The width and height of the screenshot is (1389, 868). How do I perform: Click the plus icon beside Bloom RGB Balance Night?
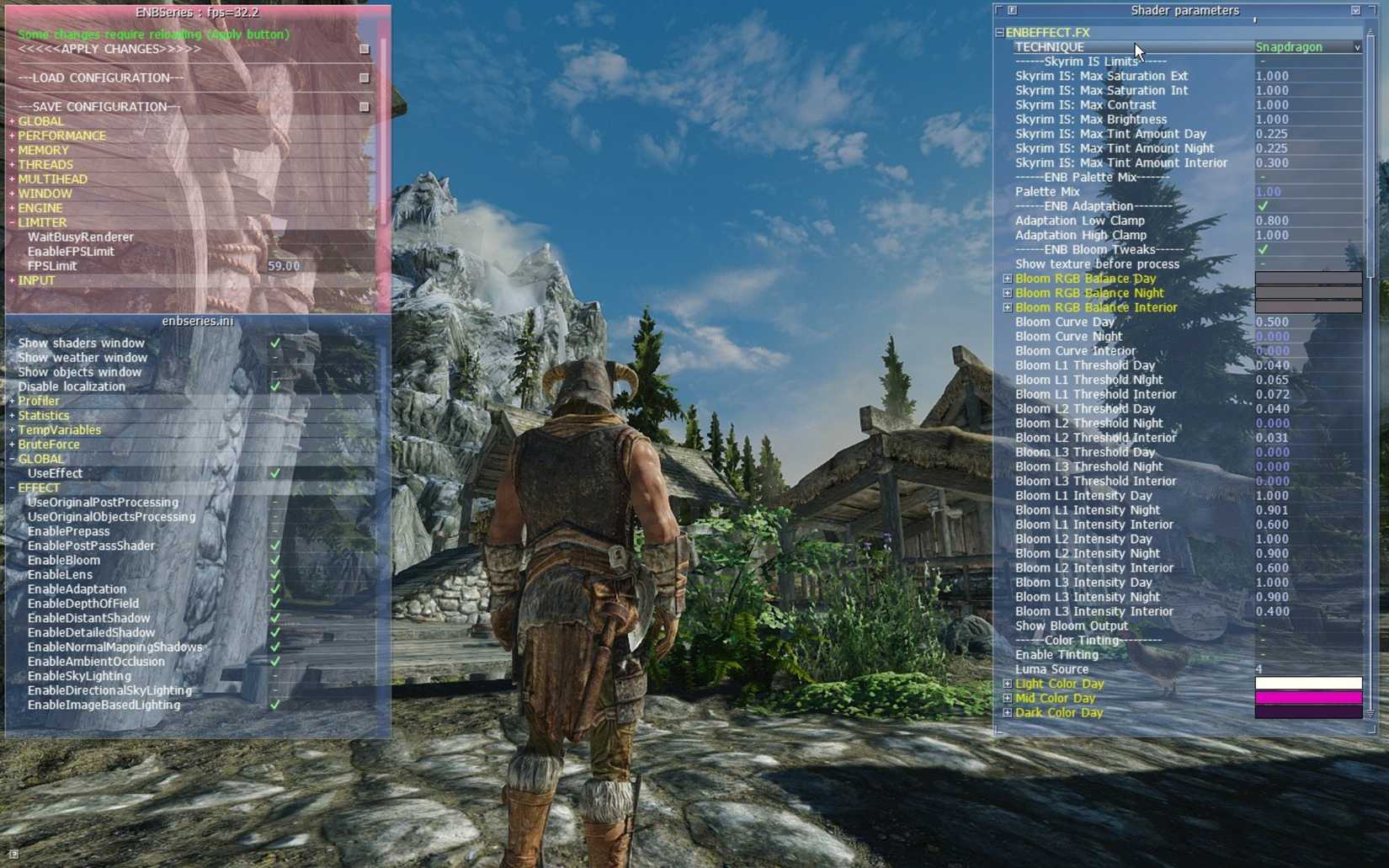(1007, 293)
